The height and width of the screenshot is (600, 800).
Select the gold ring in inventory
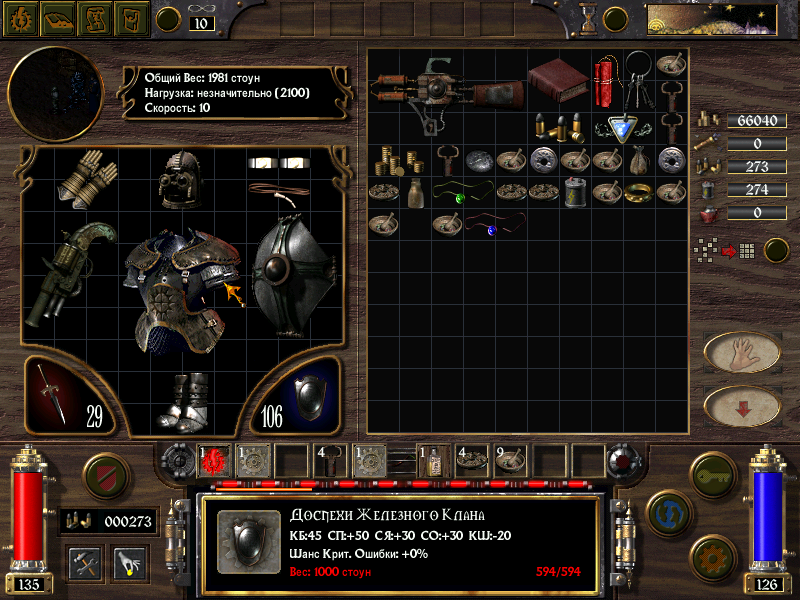pos(637,193)
